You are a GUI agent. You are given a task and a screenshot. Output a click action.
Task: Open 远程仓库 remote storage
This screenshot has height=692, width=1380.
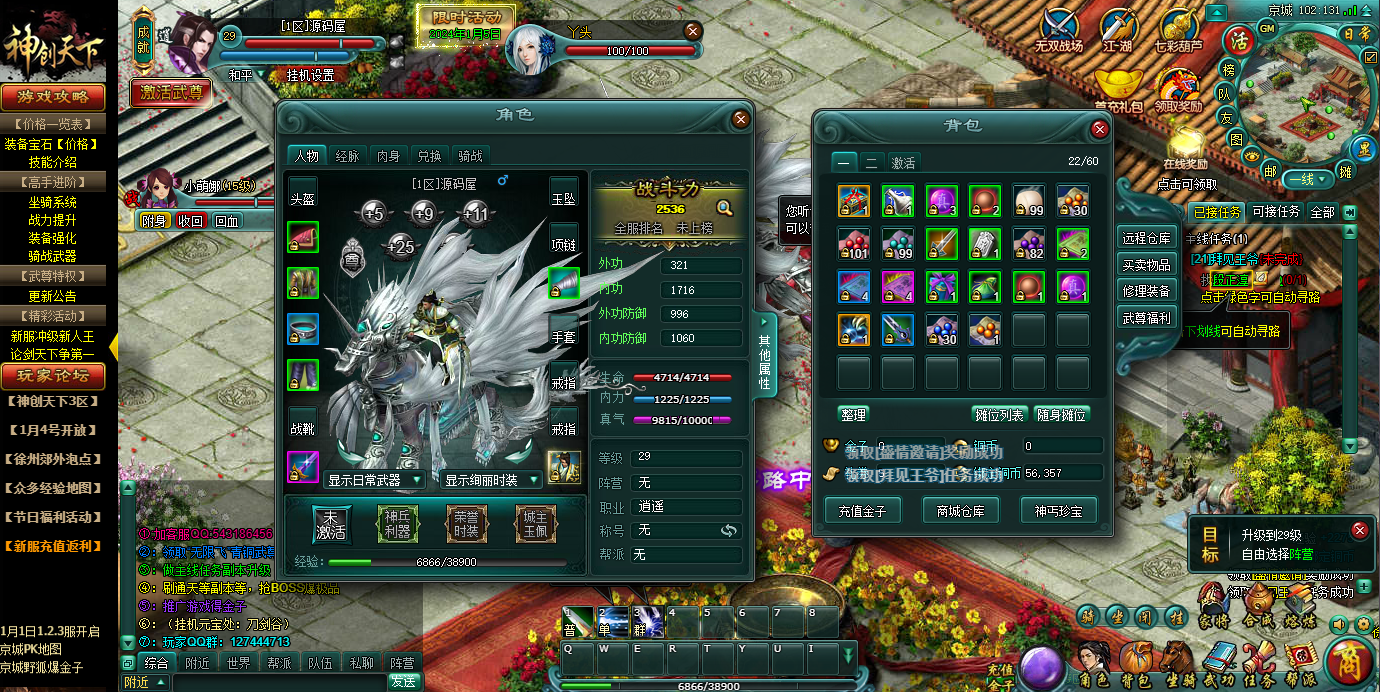tap(1145, 238)
